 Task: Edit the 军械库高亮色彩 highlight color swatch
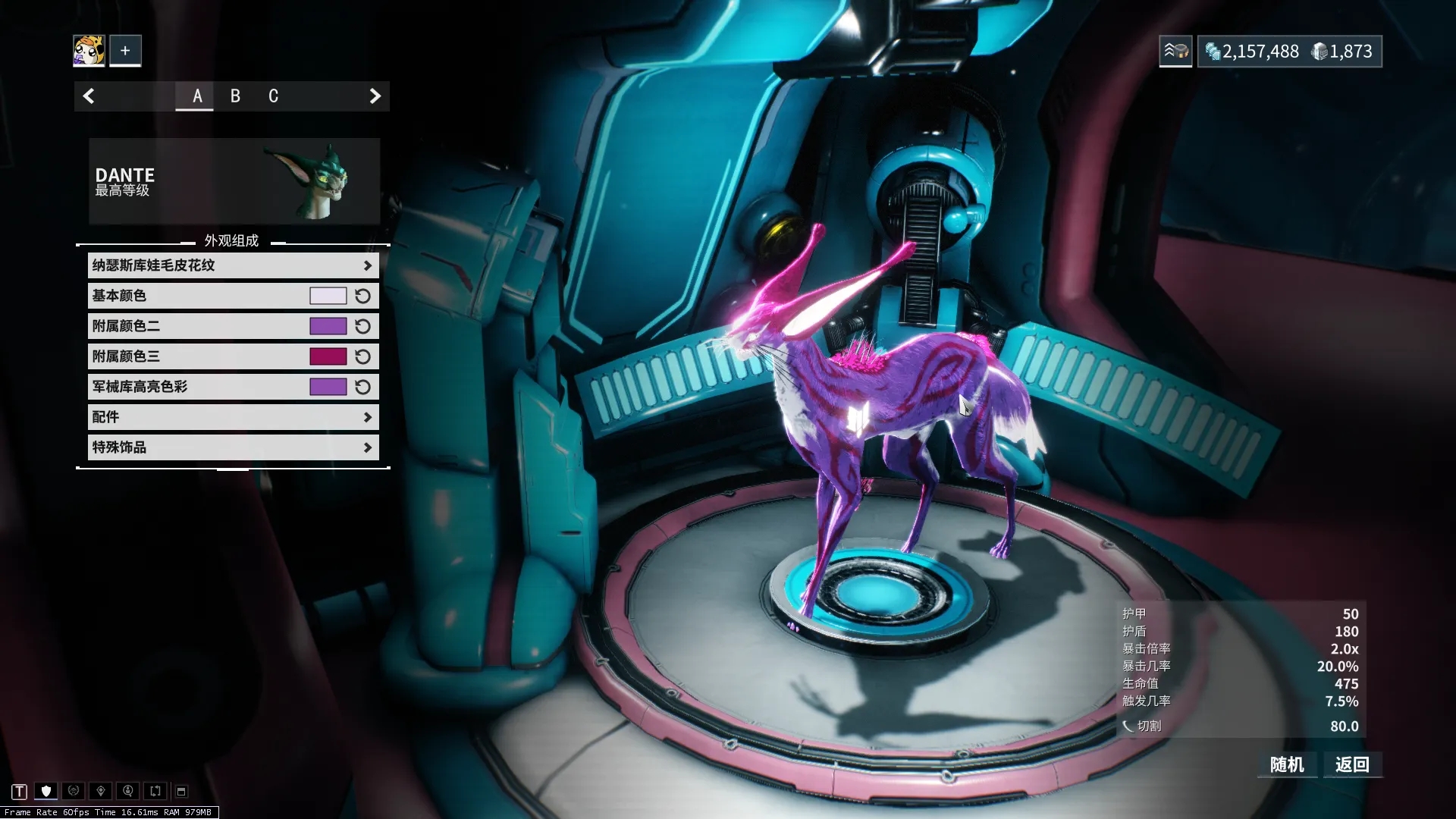[328, 387]
